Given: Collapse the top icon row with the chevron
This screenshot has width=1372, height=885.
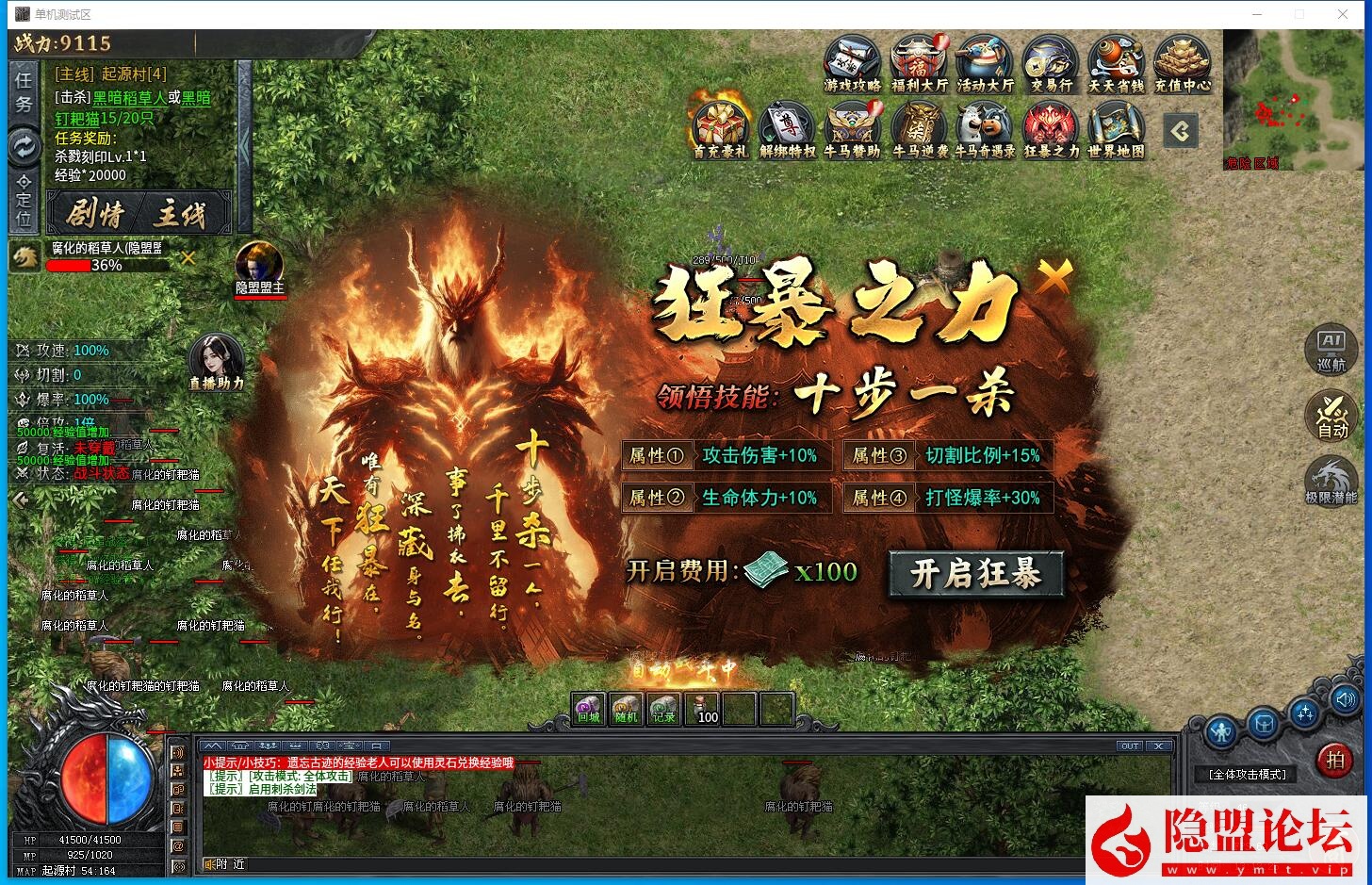Looking at the screenshot, I should pyautogui.click(x=1179, y=131).
